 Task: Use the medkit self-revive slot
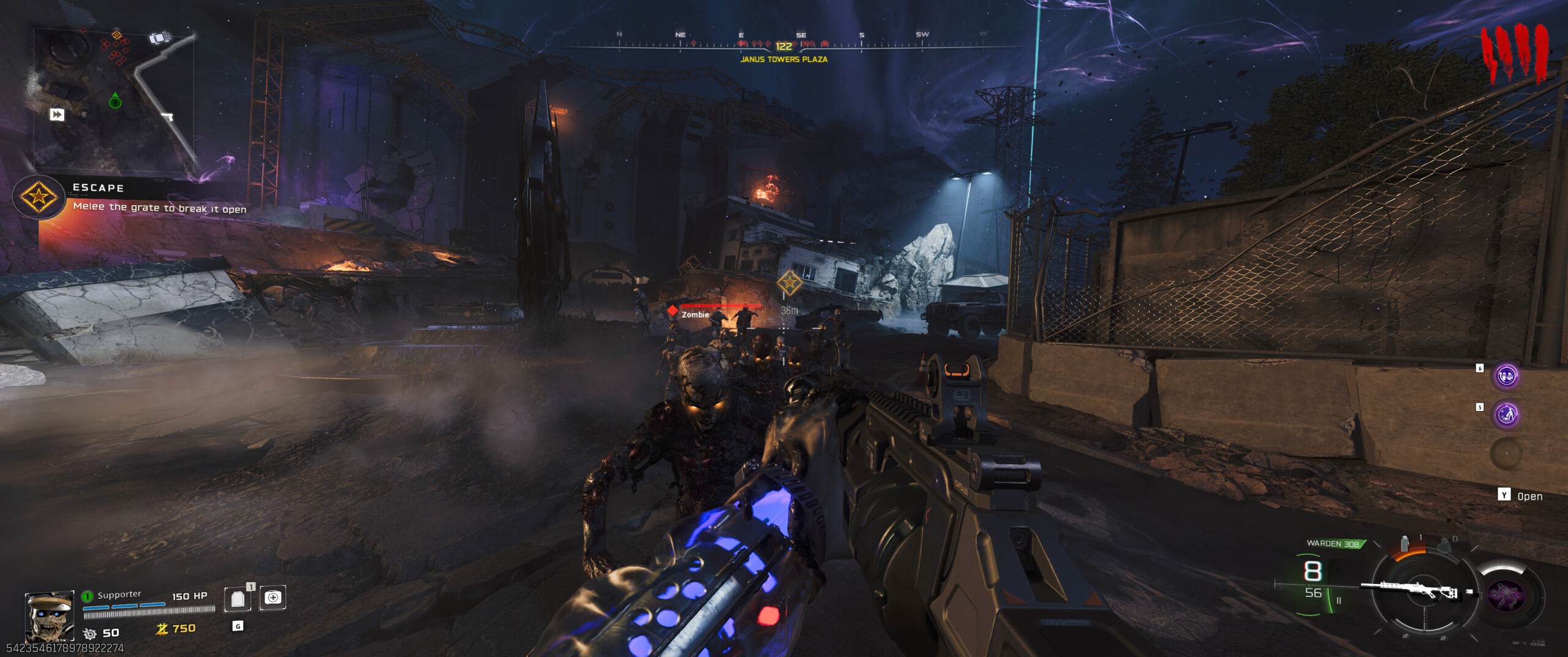click(x=273, y=598)
